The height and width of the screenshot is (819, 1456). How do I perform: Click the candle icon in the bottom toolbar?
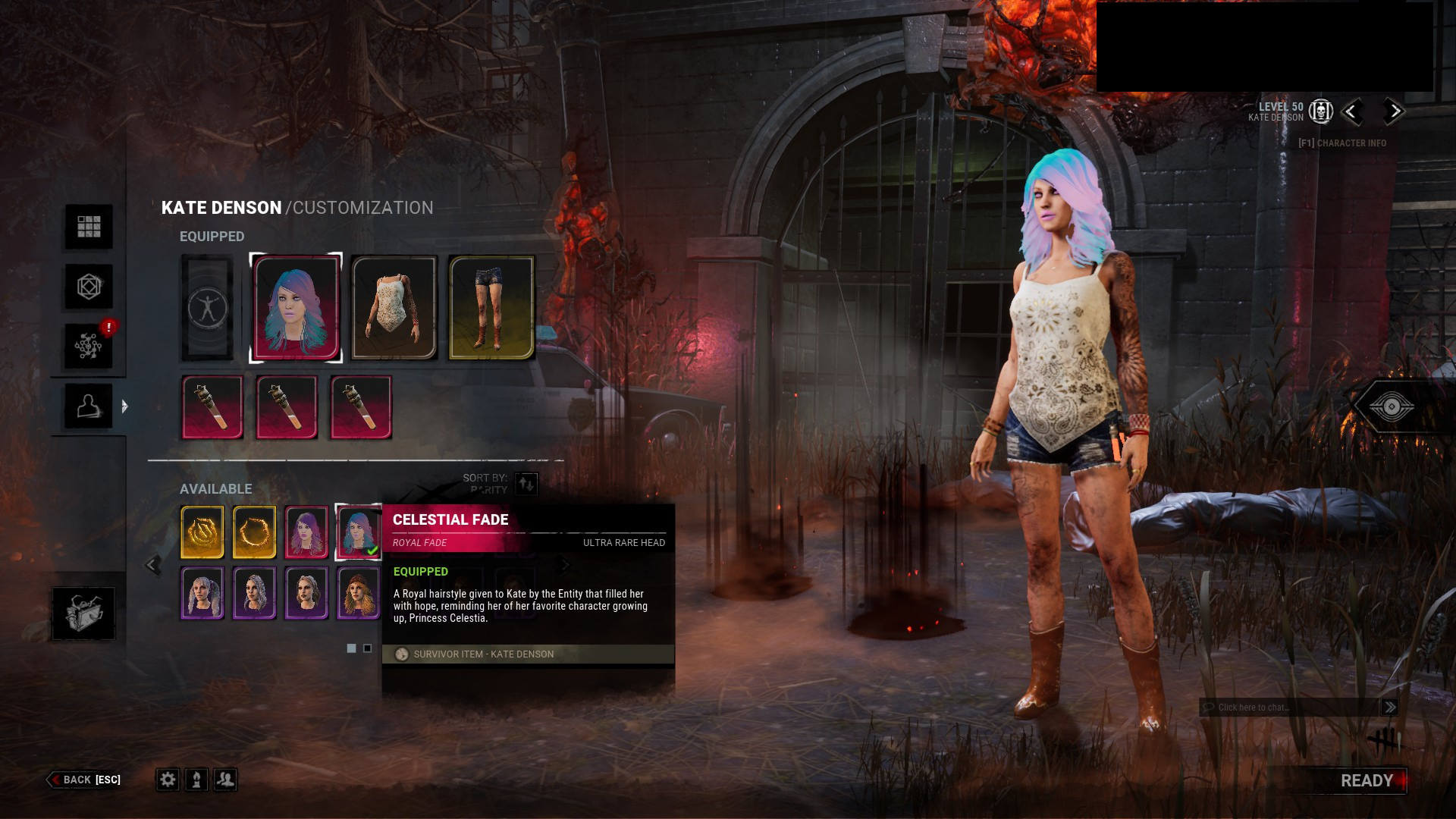pyautogui.click(x=196, y=780)
